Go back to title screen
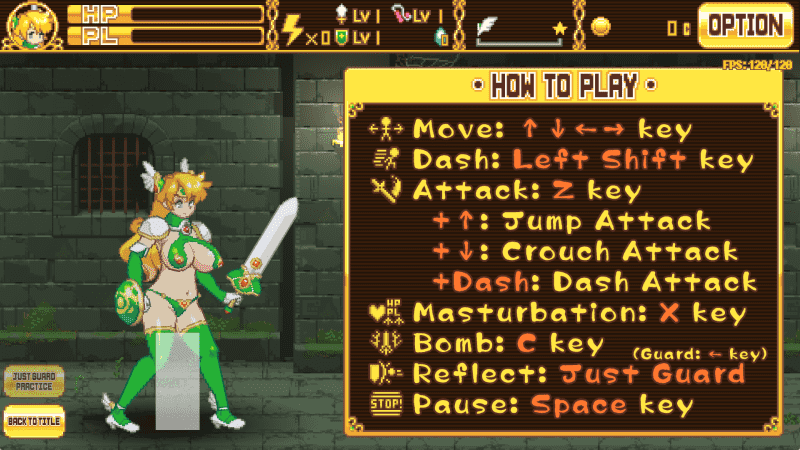This screenshot has height=450, width=800. click(34, 420)
